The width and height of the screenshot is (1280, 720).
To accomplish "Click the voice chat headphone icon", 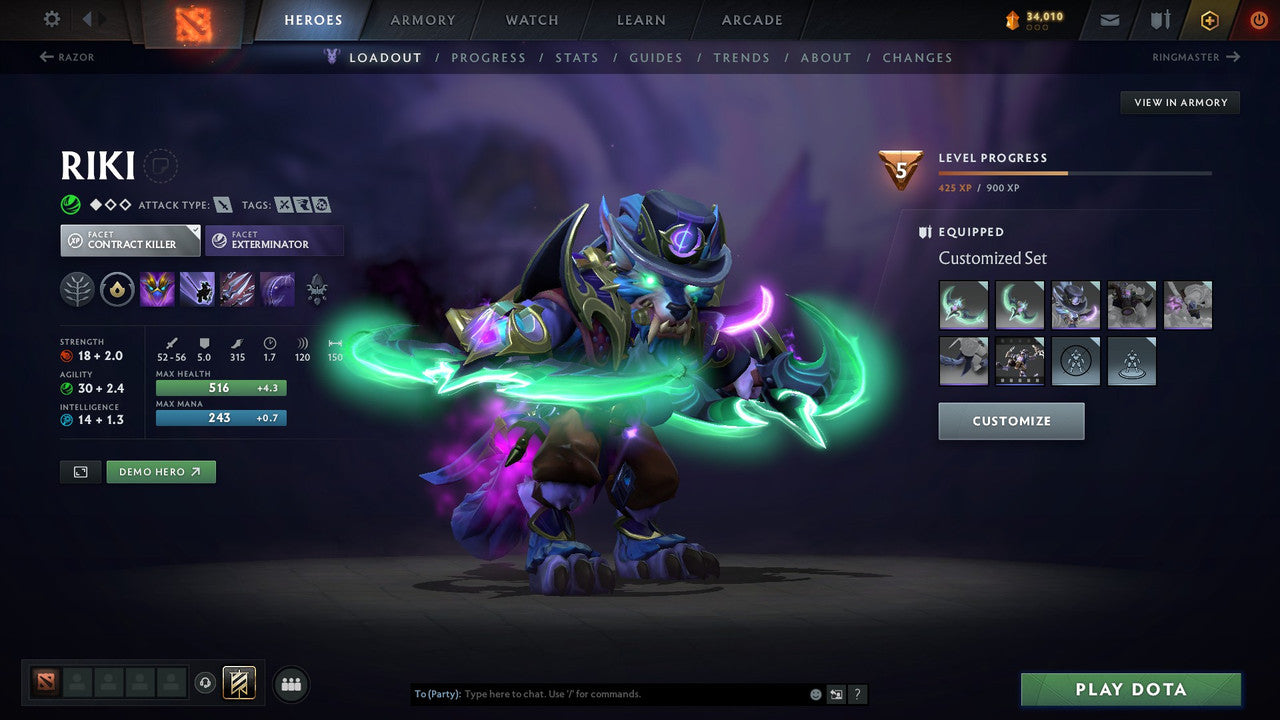I will point(207,683).
